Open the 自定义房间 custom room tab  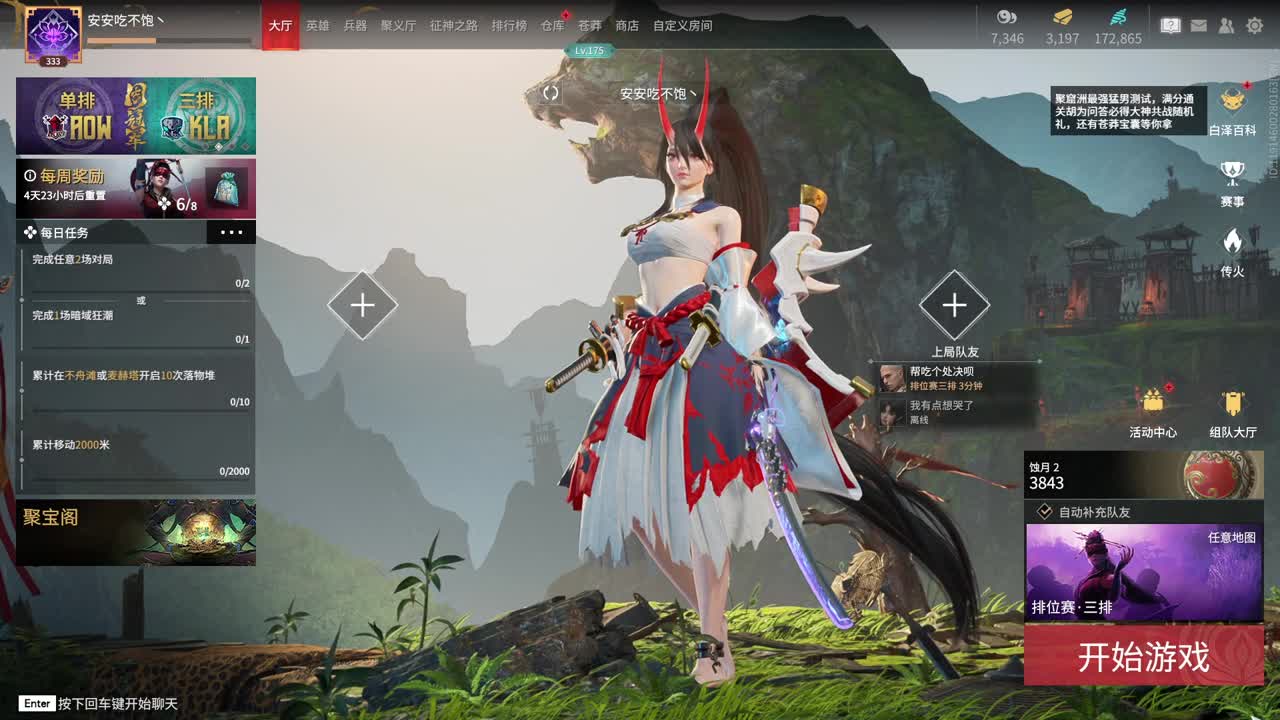click(683, 26)
